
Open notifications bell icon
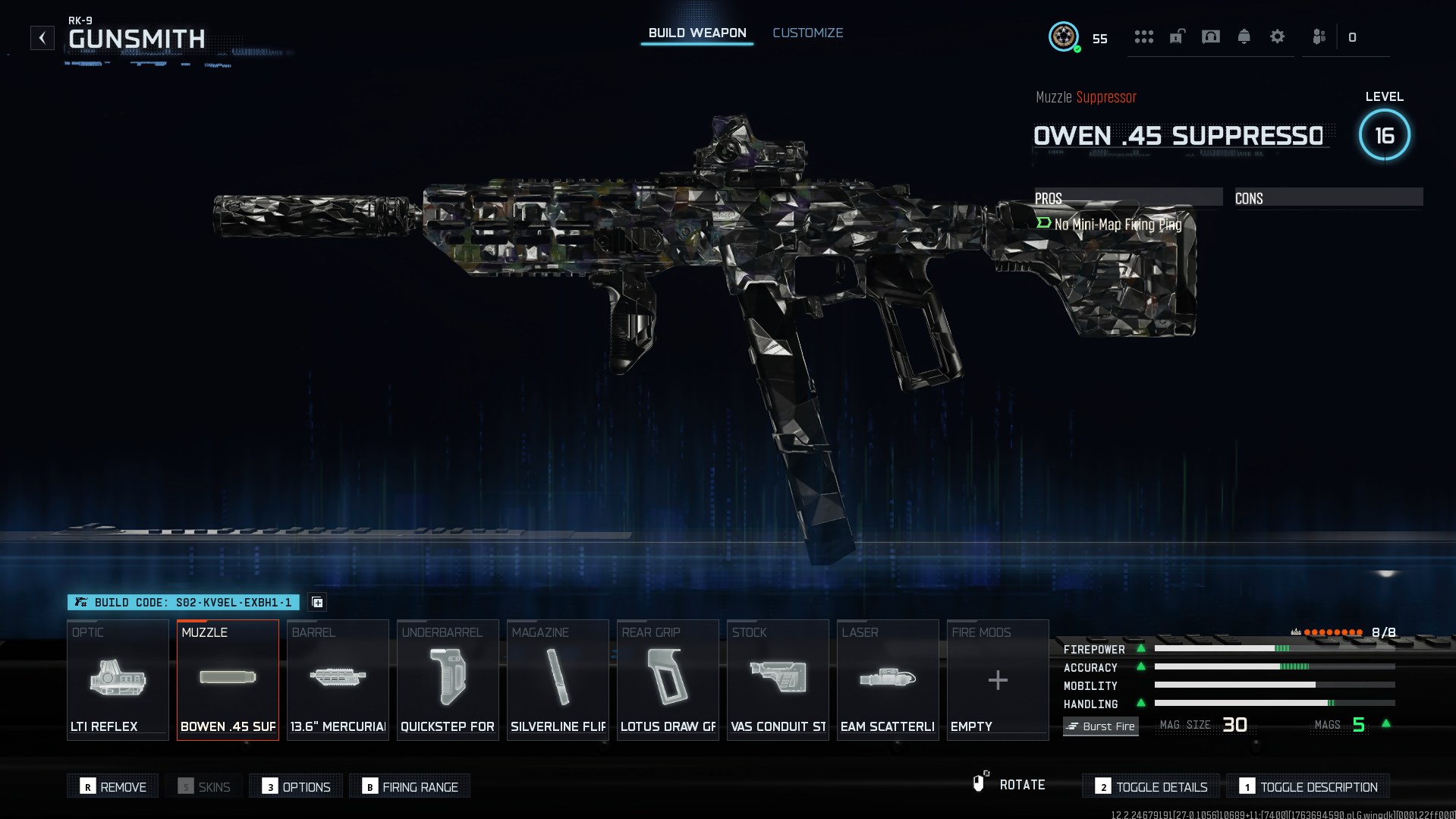point(1244,36)
